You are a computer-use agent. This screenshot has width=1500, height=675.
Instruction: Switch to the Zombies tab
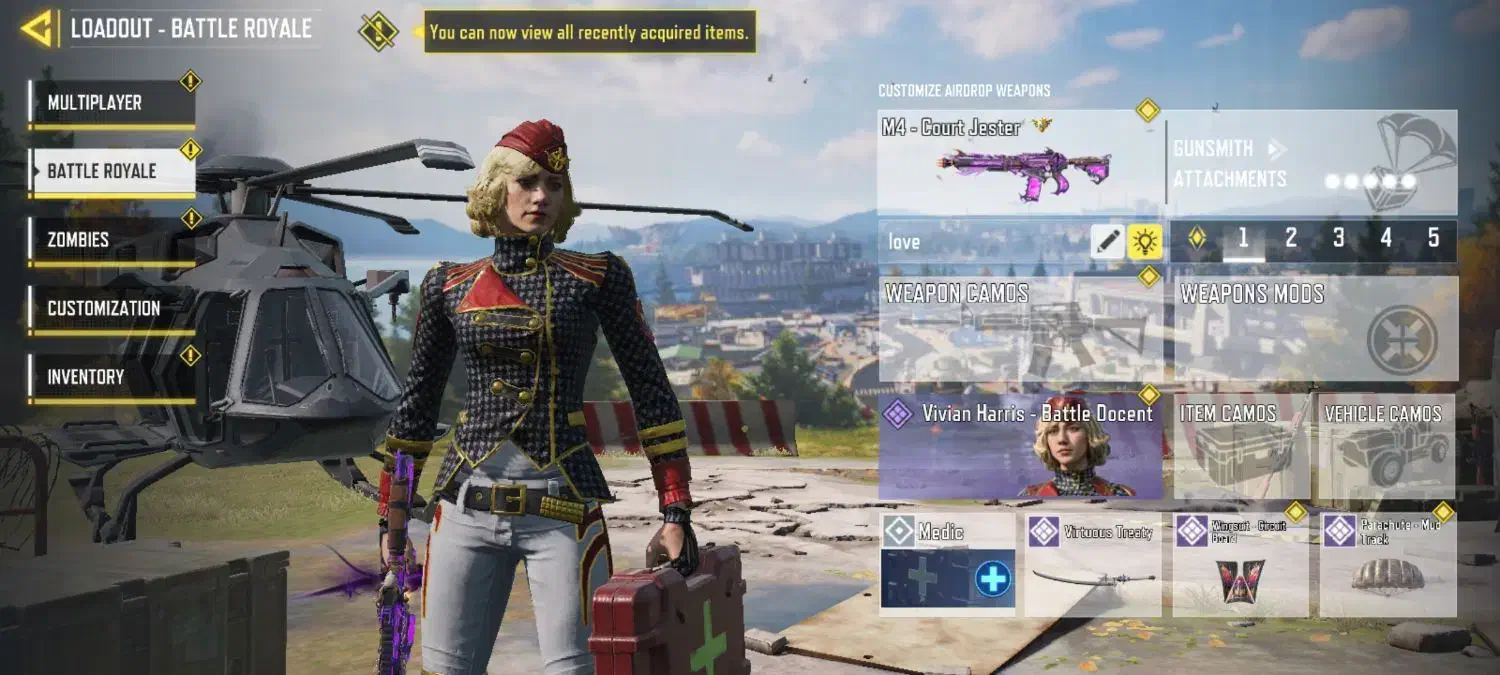coord(111,240)
